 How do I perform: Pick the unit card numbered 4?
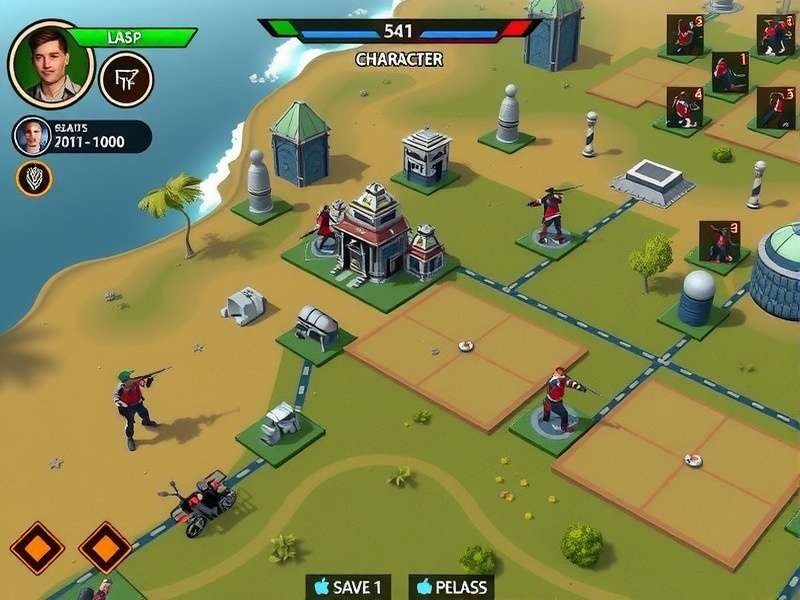coord(685,107)
